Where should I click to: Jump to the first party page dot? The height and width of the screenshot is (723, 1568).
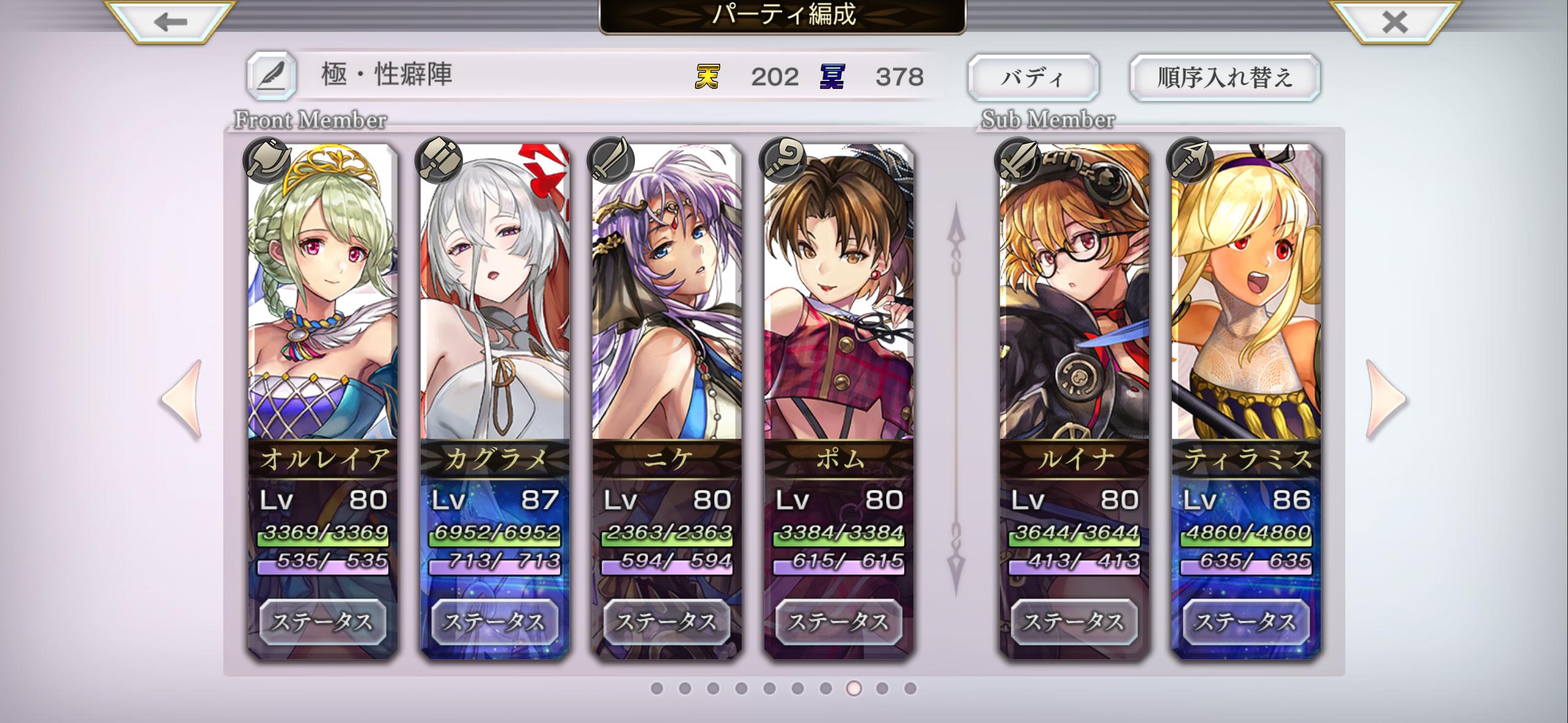pyautogui.click(x=656, y=689)
